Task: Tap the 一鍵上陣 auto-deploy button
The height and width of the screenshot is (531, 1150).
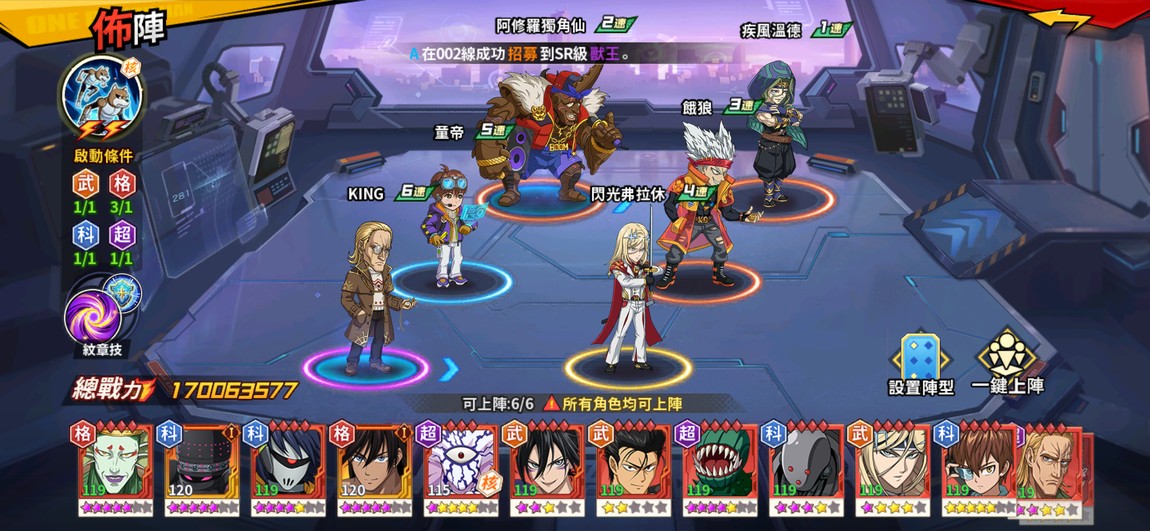Action: pyautogui.click(x=1007, y=362)
